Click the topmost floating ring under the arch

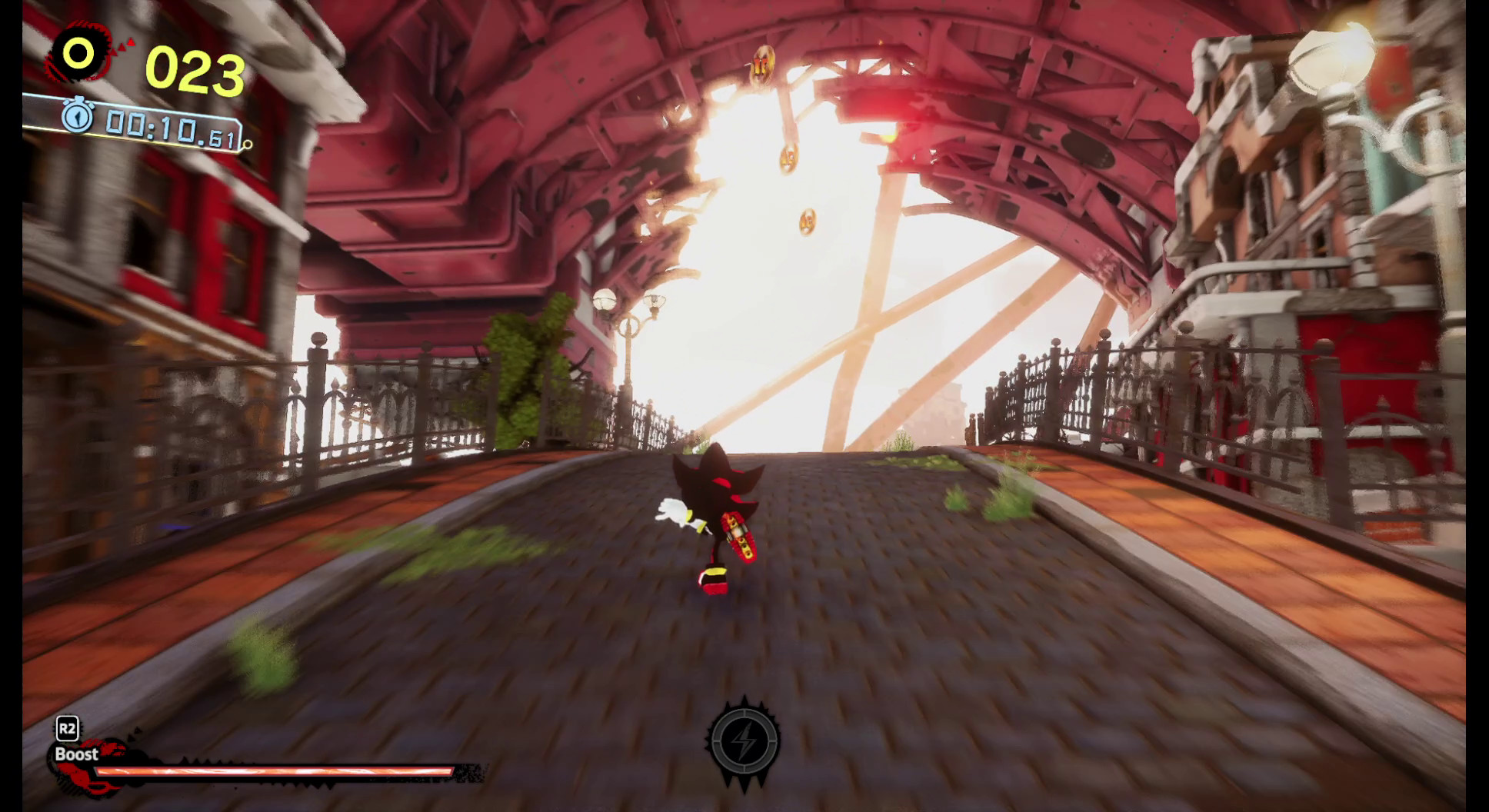click(762, 64)
